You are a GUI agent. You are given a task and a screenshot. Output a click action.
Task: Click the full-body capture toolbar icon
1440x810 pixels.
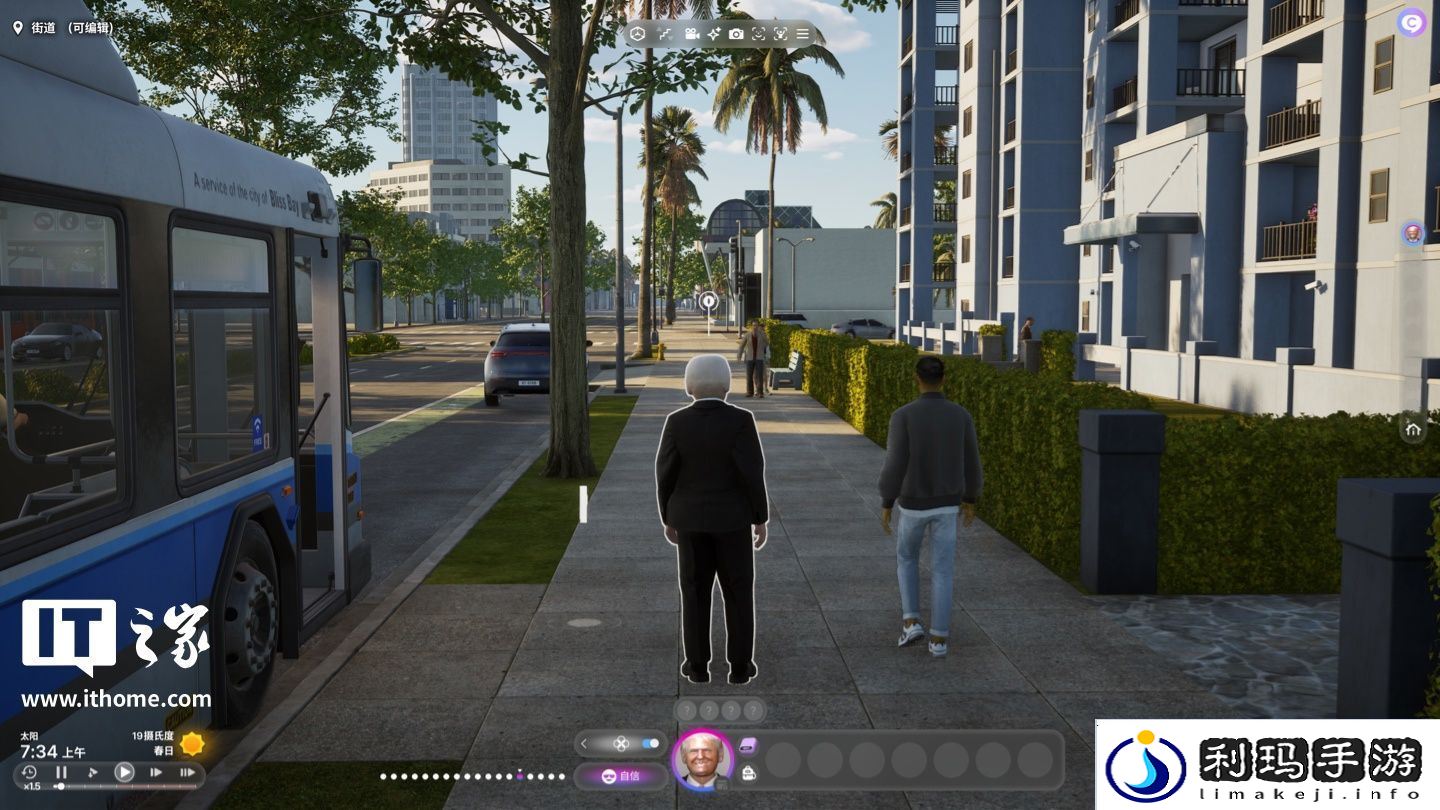coord(780,34)
